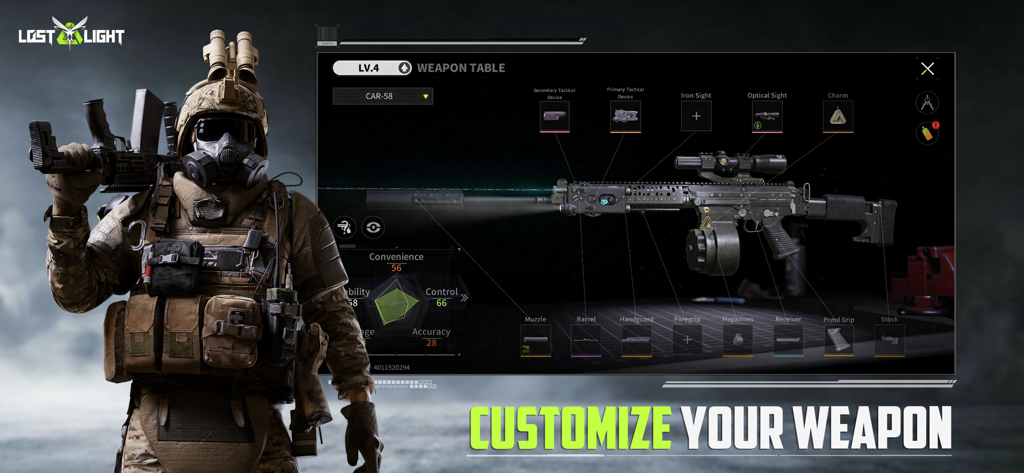Viewport: 1024px width, 473px height.
Task: Add an attachment to the empty Foregrip slot
Action: 687,340
